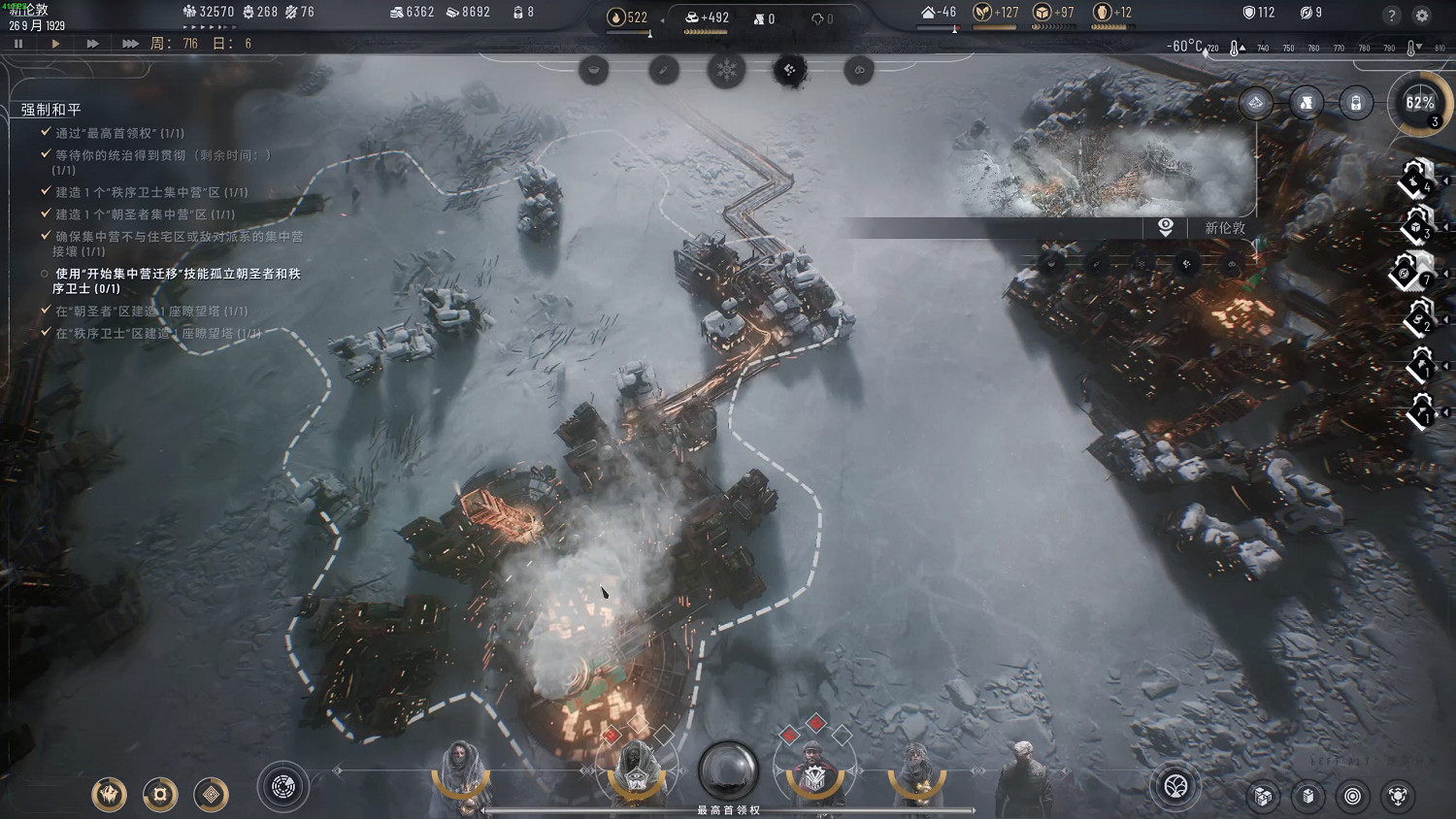Screen dimensions: 1456x819
Task: Open the 最高首领权 central orb
Action: (728, 771)
